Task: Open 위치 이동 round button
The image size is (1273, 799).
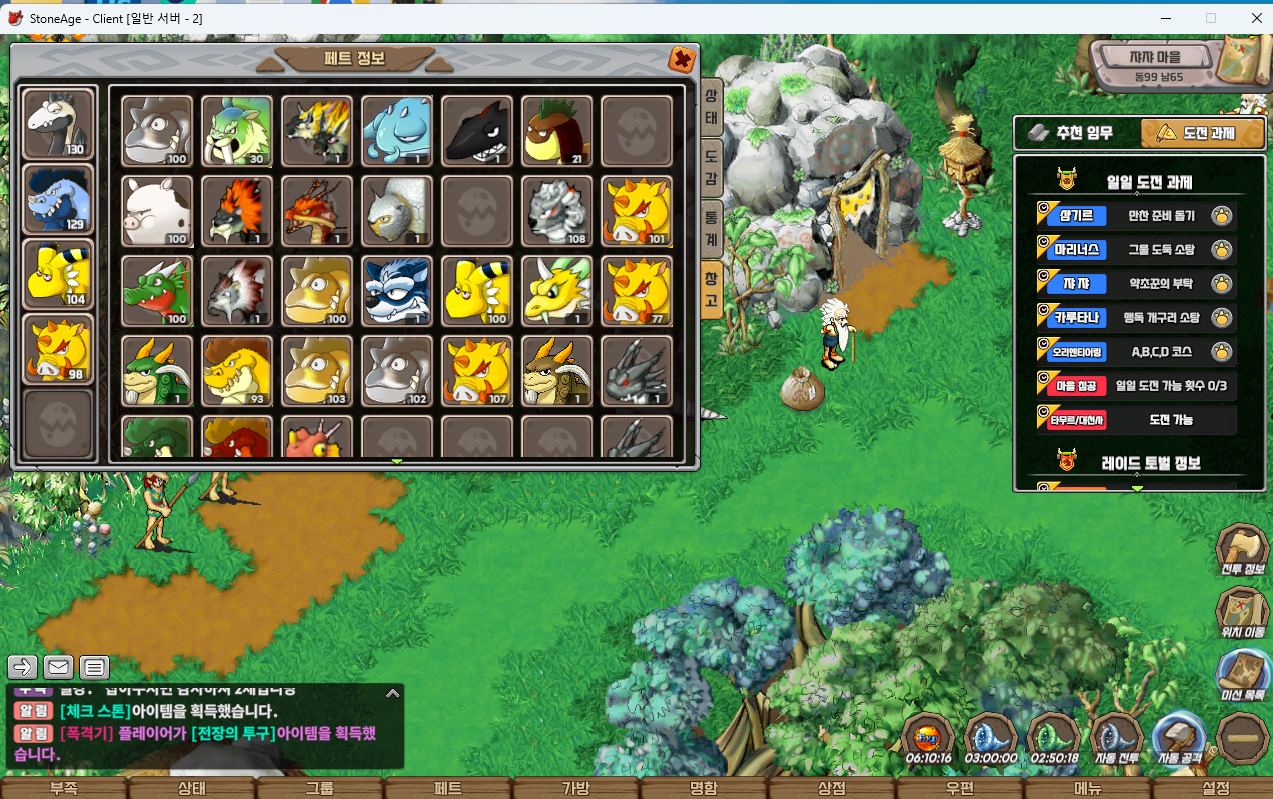Action: click(x=1242, y=614)
